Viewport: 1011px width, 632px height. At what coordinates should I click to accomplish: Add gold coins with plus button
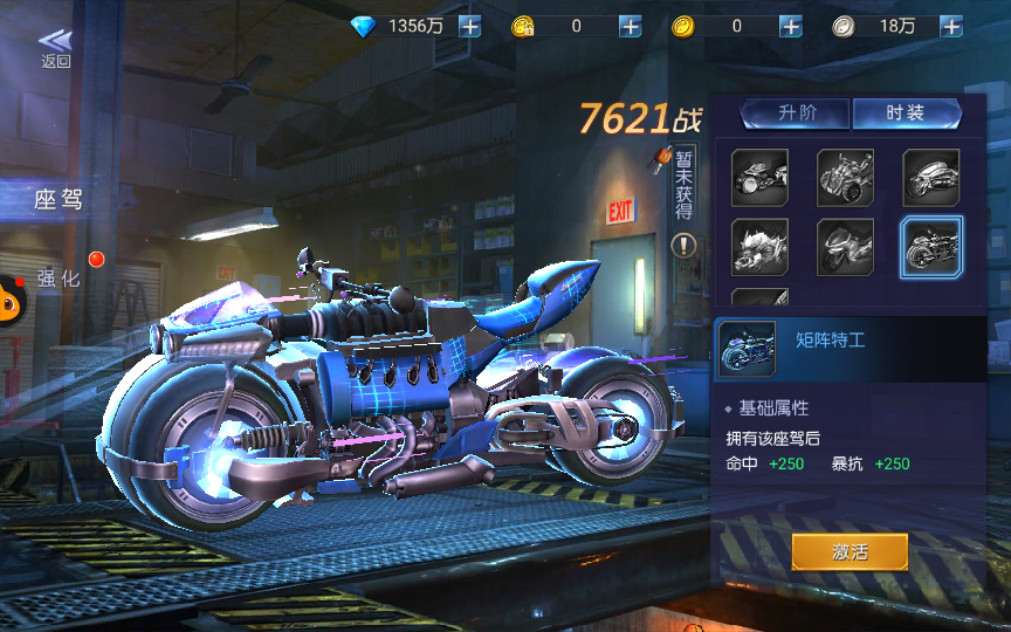click(791, 27)
